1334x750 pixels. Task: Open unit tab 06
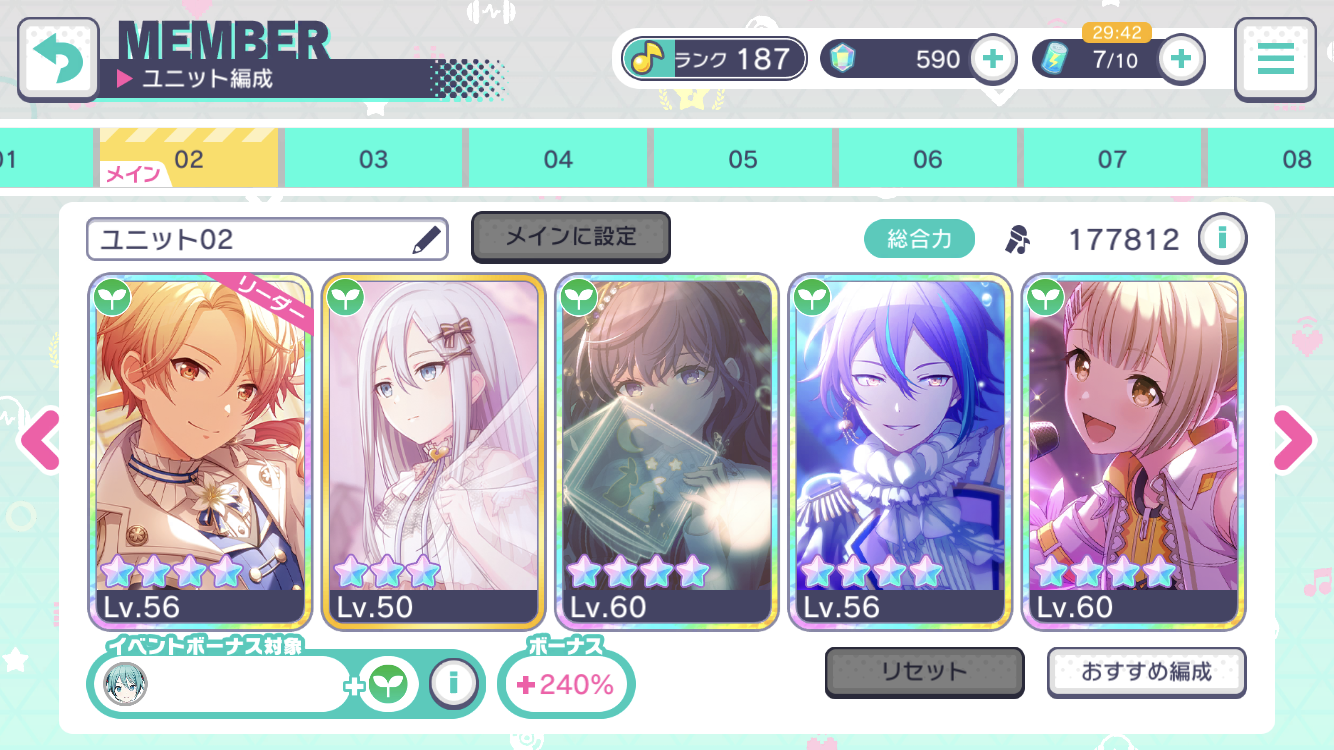coord(928,159)
